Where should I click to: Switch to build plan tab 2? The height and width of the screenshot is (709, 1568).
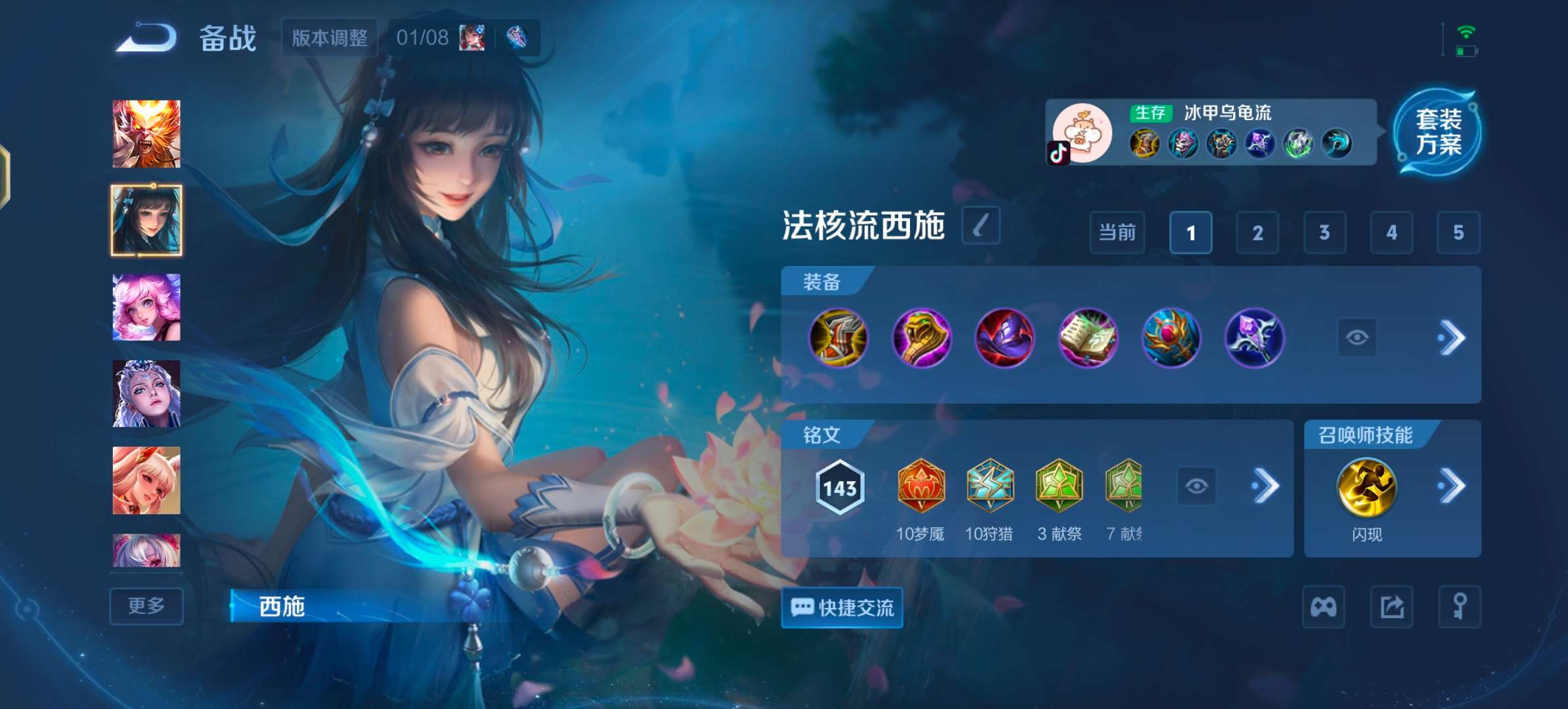coord(1258,233)
